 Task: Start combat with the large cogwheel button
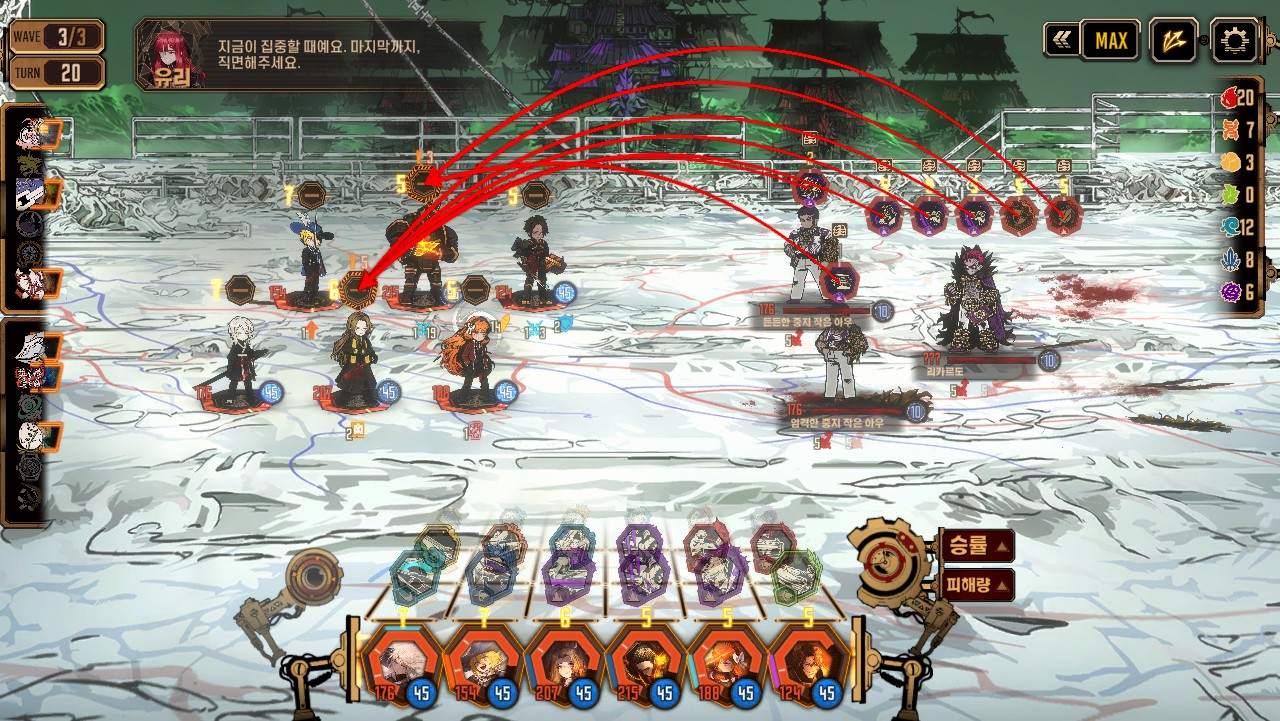(x=889, y=559)
